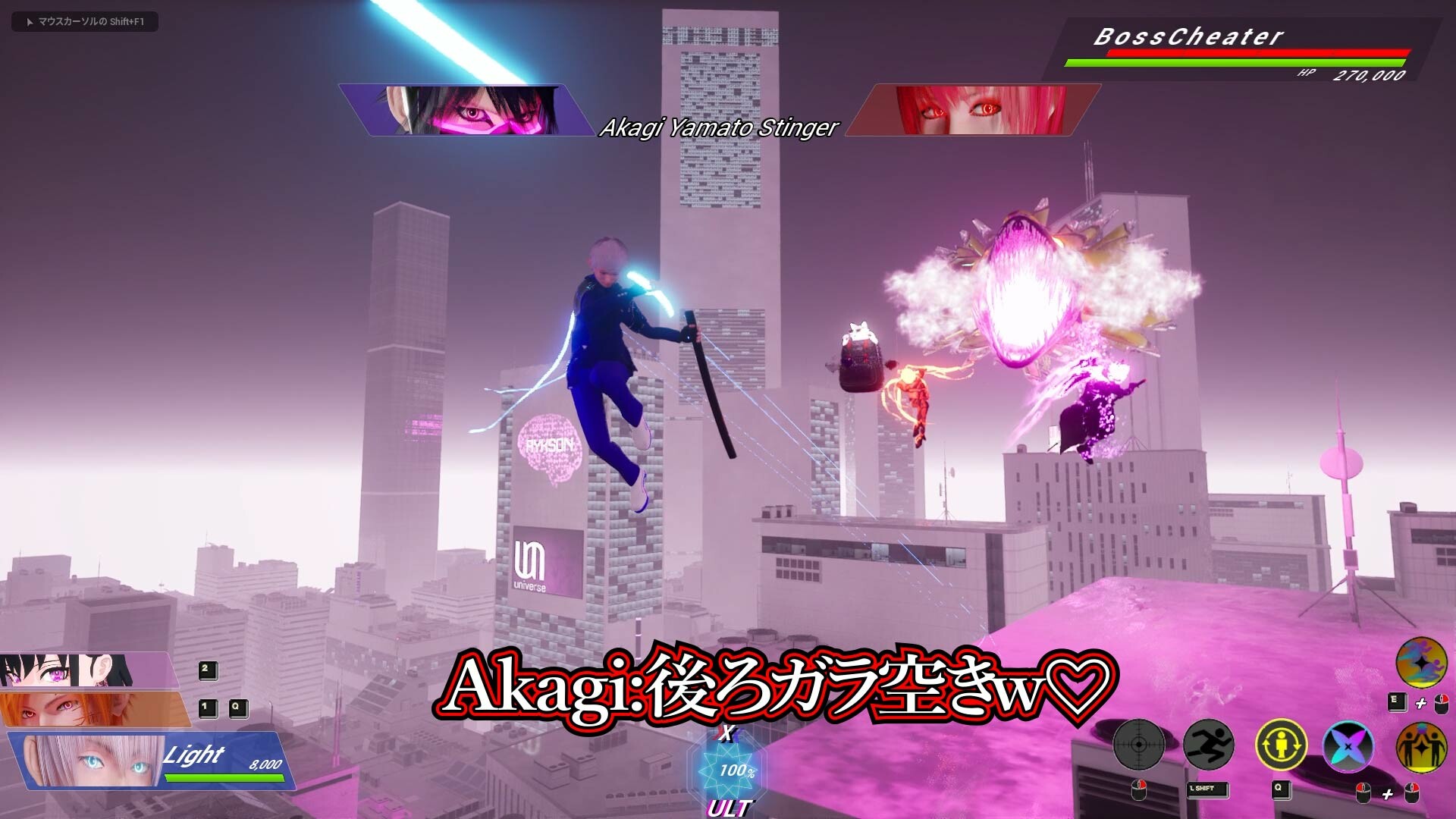
Task: Click the L SHIFT keybind icon
Action: 1207,789
